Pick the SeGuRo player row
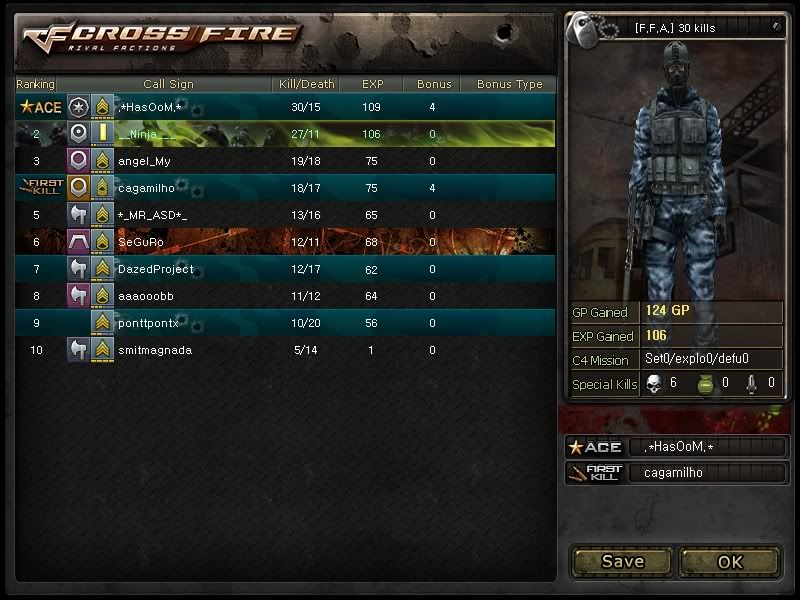Viewport: 800px width, 600px height. tap(285, 242)
